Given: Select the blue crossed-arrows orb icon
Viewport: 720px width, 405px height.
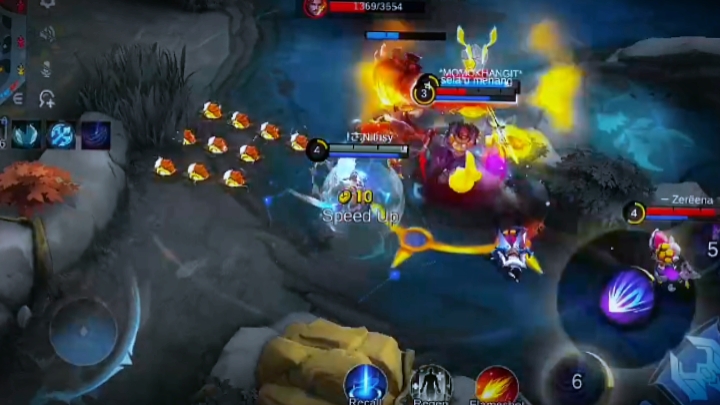Looking at the screenshot, I should pos(62,134).
